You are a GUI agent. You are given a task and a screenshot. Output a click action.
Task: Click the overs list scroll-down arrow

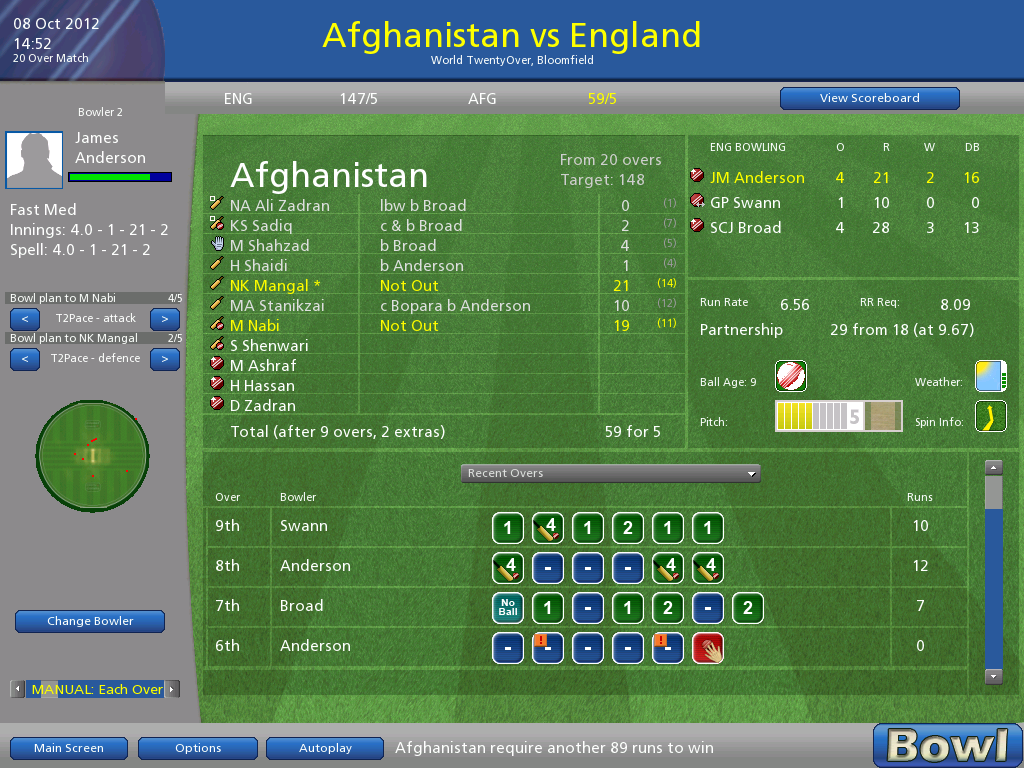click(993, 676)
